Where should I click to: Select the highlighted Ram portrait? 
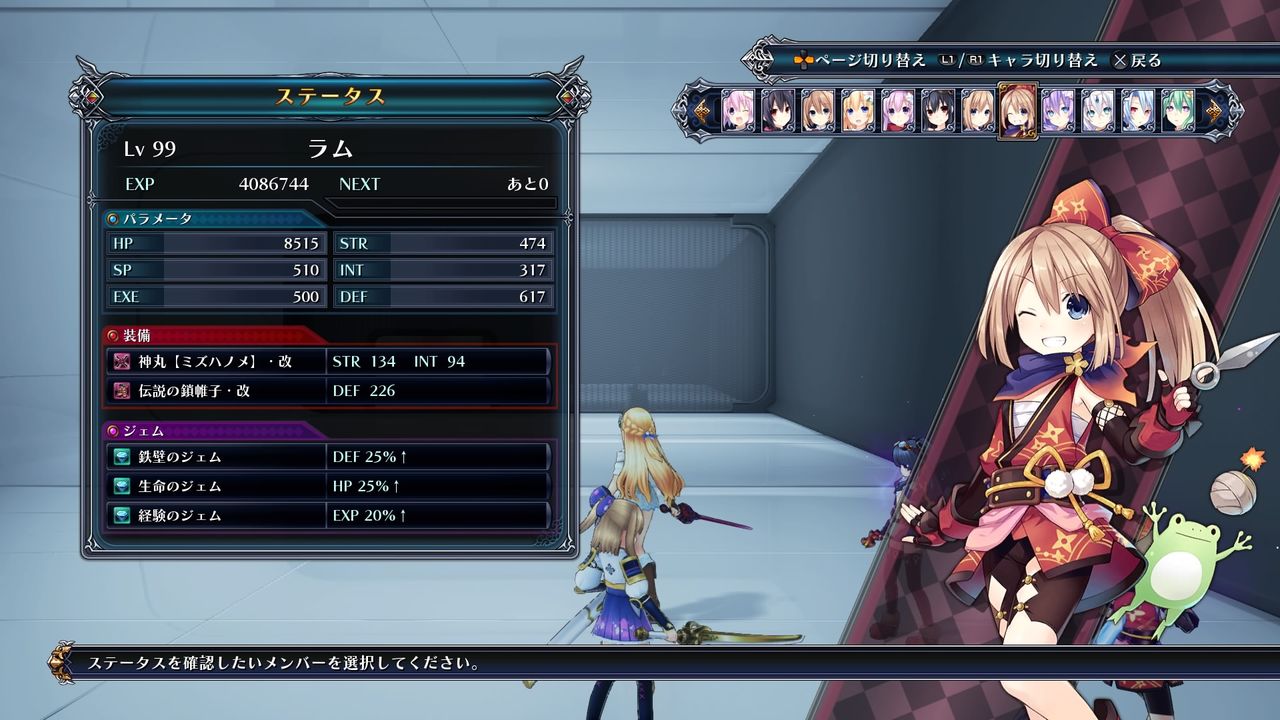pos(1017,111)
